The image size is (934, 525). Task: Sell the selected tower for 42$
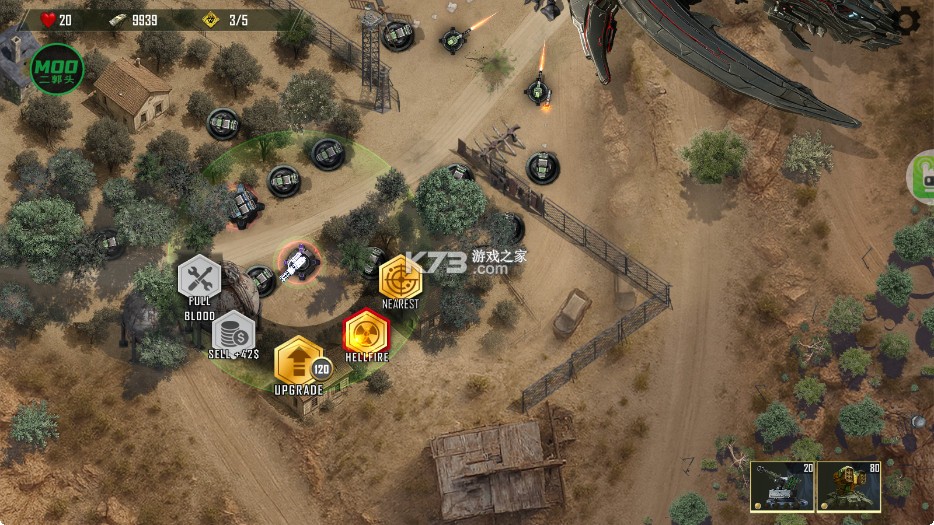(233, 332)
